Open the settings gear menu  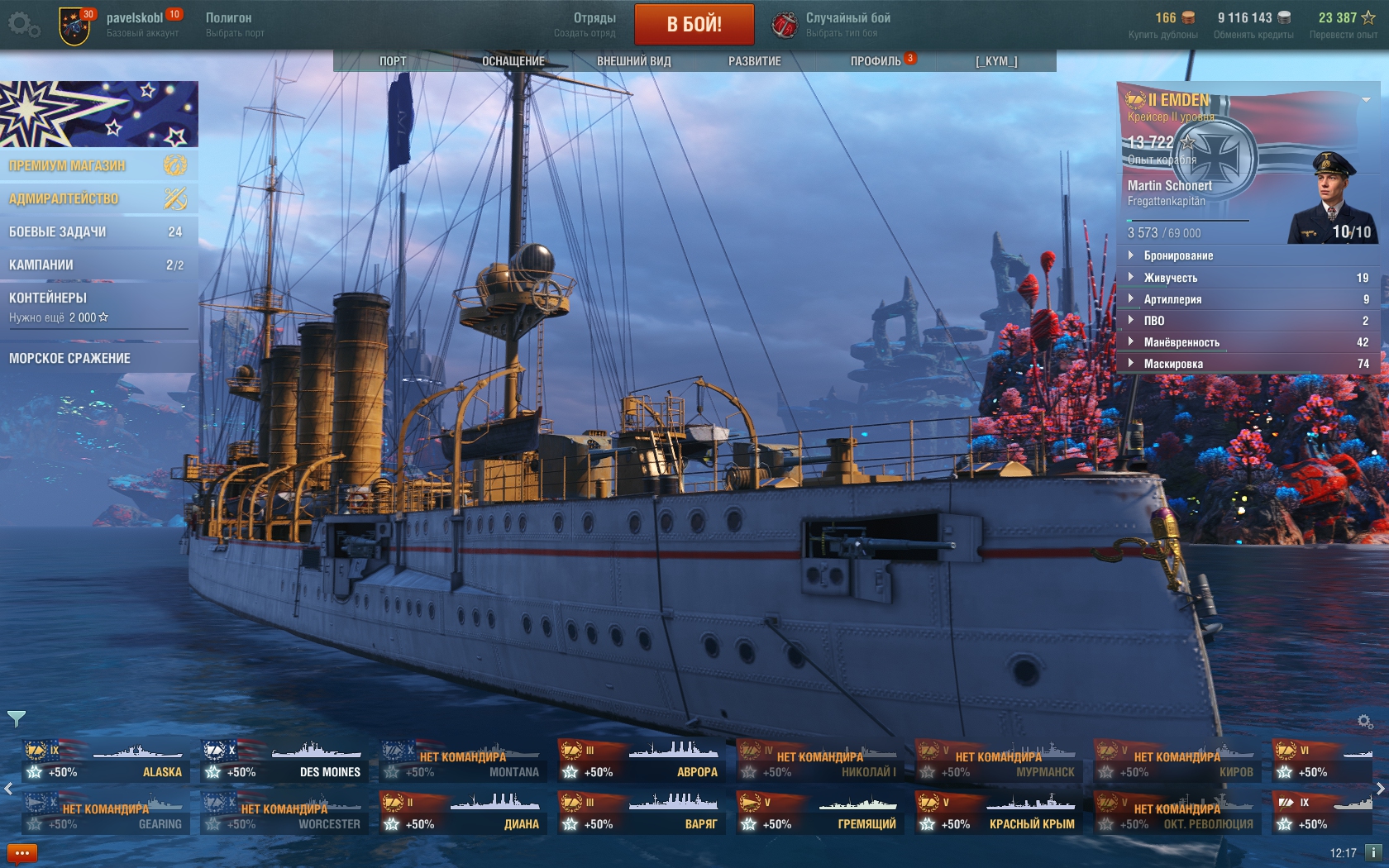tap(23, 25)
